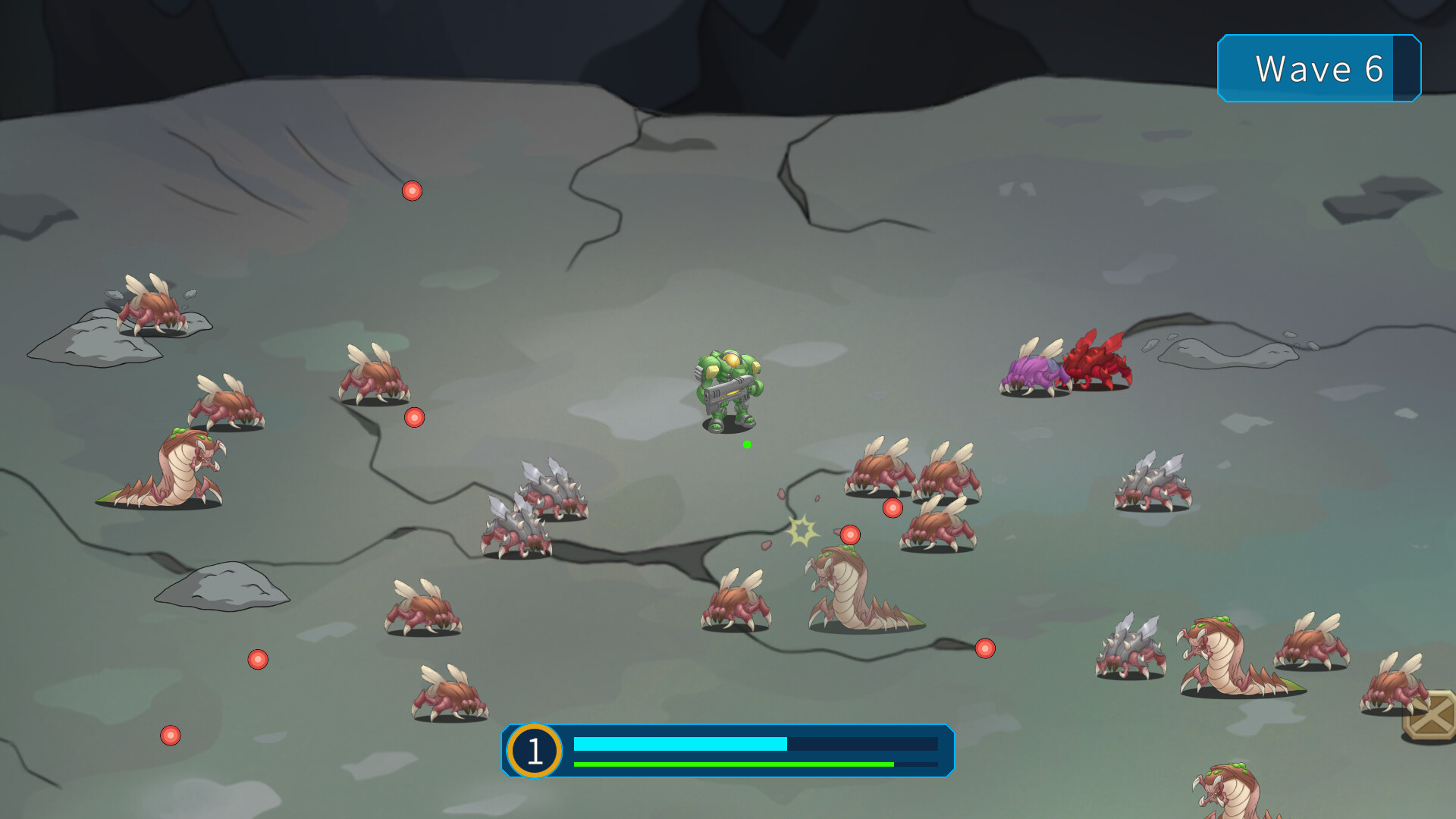Collect the red orb beside the center worm

[x=851, y=533]
